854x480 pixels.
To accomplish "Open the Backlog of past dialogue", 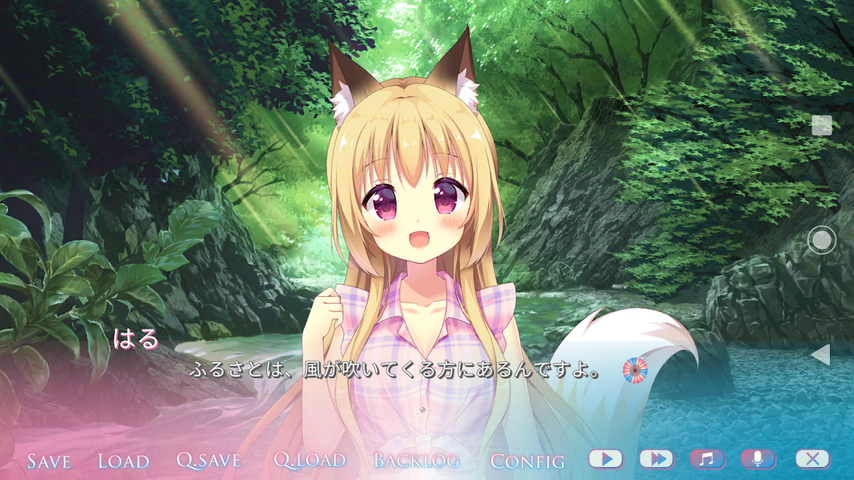I will tap(417, 461).
